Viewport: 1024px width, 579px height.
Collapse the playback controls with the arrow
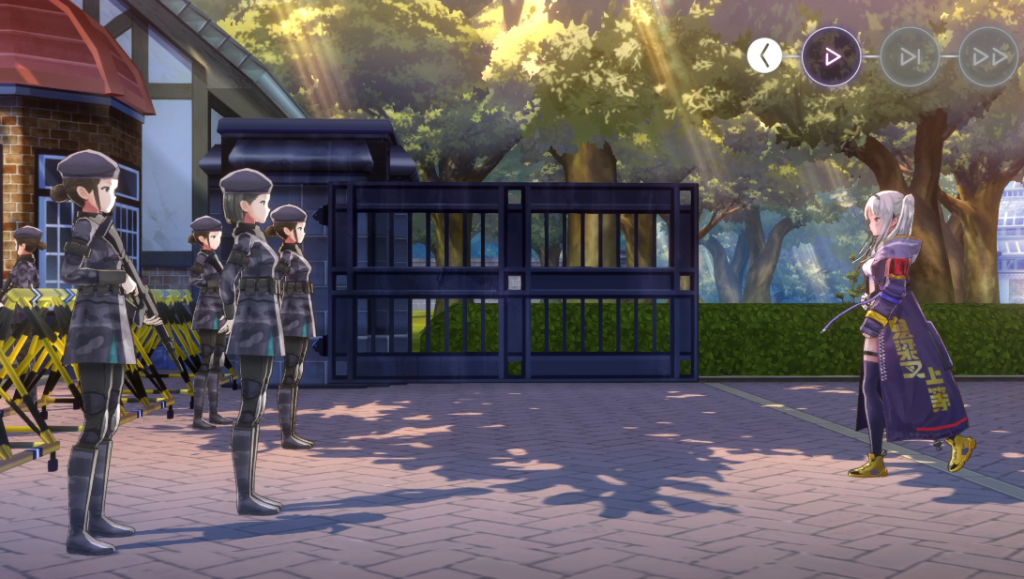(765, 56)
